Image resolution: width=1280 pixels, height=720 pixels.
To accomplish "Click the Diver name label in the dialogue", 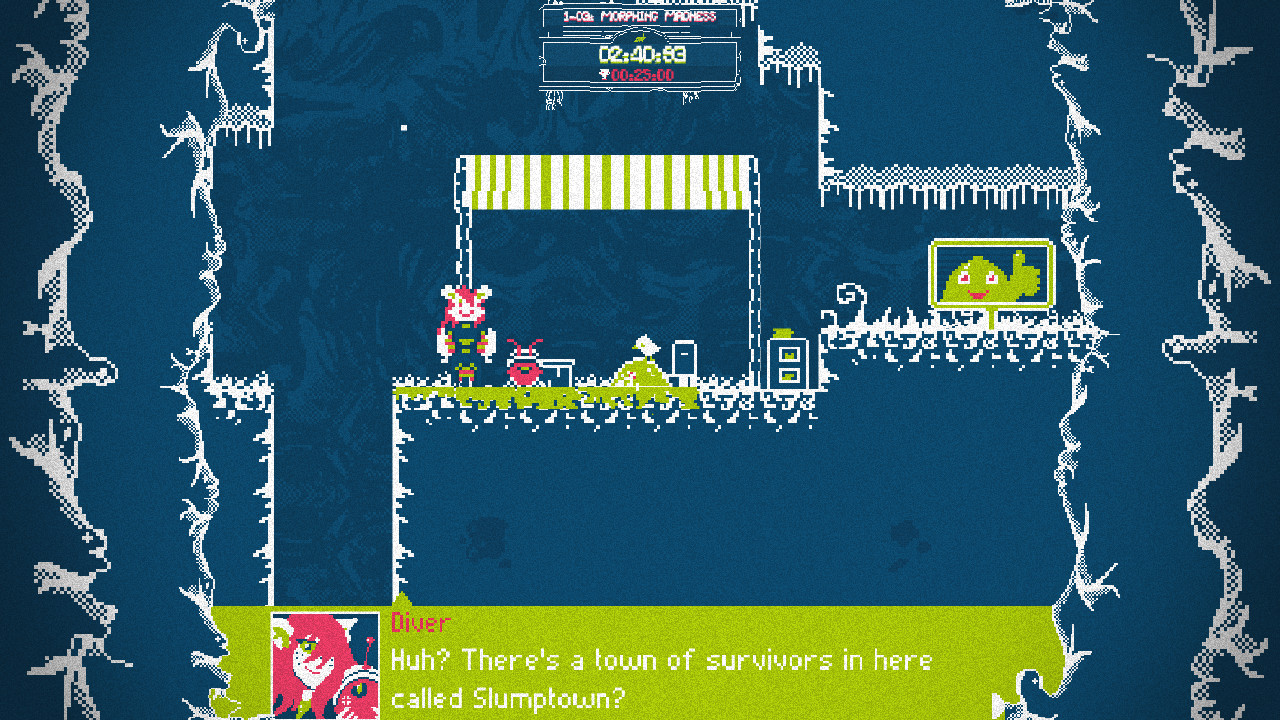I will point(418,623).
